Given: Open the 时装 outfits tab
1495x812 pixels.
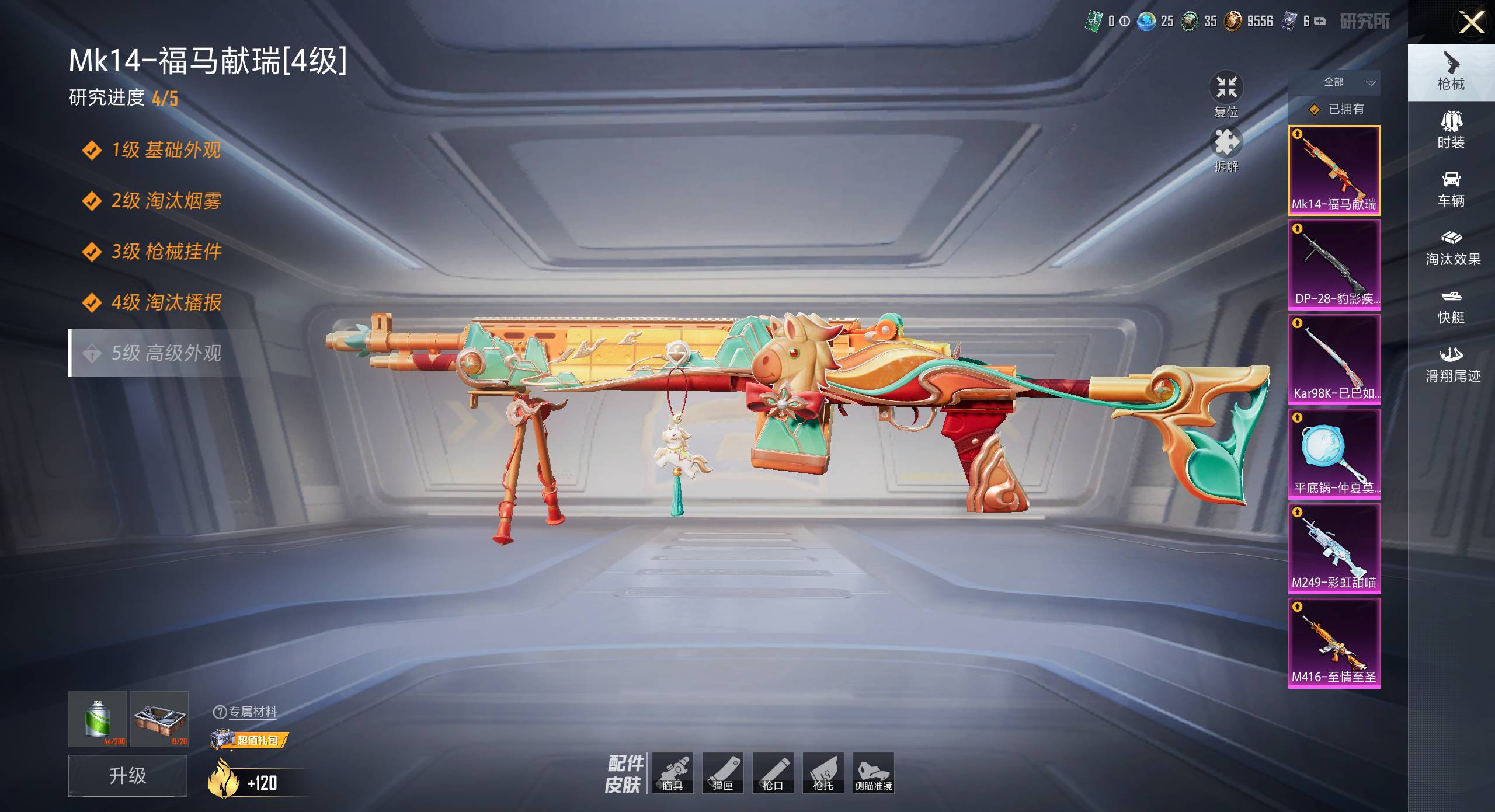Looking at the screenshot, I should (x=1451, y=131).
